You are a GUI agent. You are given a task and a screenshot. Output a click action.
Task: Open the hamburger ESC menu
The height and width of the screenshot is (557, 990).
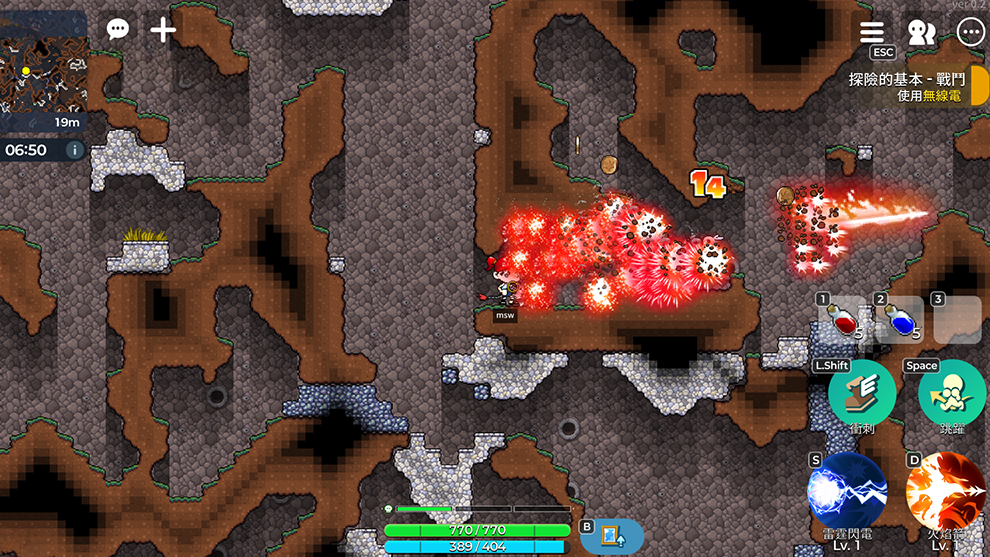[872, 33]
